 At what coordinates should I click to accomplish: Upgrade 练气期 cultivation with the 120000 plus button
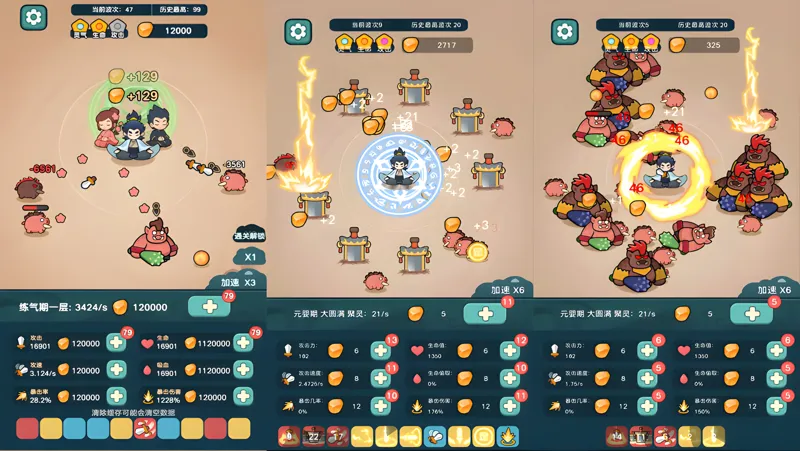(x=209, y=307)
